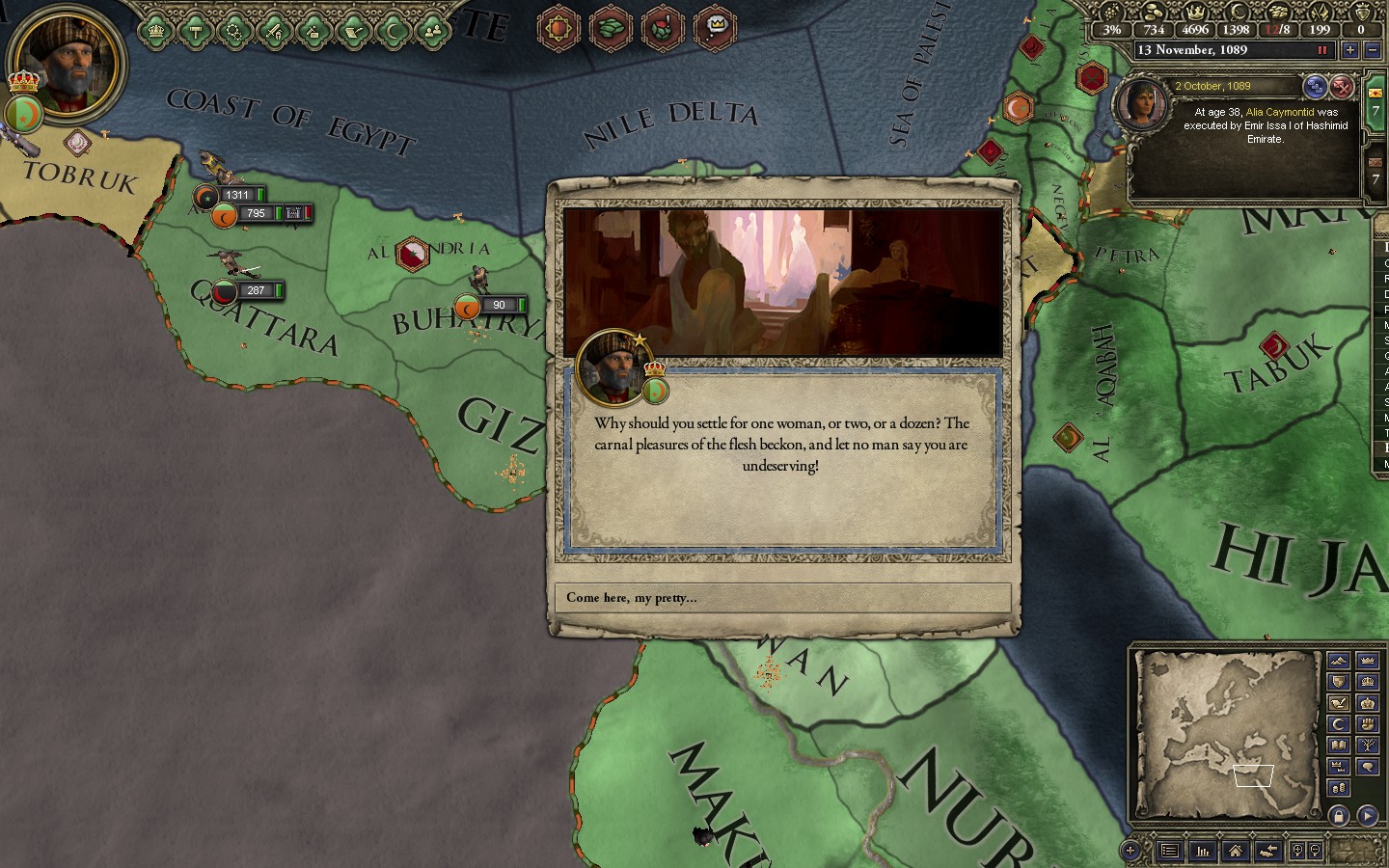This screenshot has height=868, width=1389.
Task: Toggle the minimap lock button
Action: 1338,816
